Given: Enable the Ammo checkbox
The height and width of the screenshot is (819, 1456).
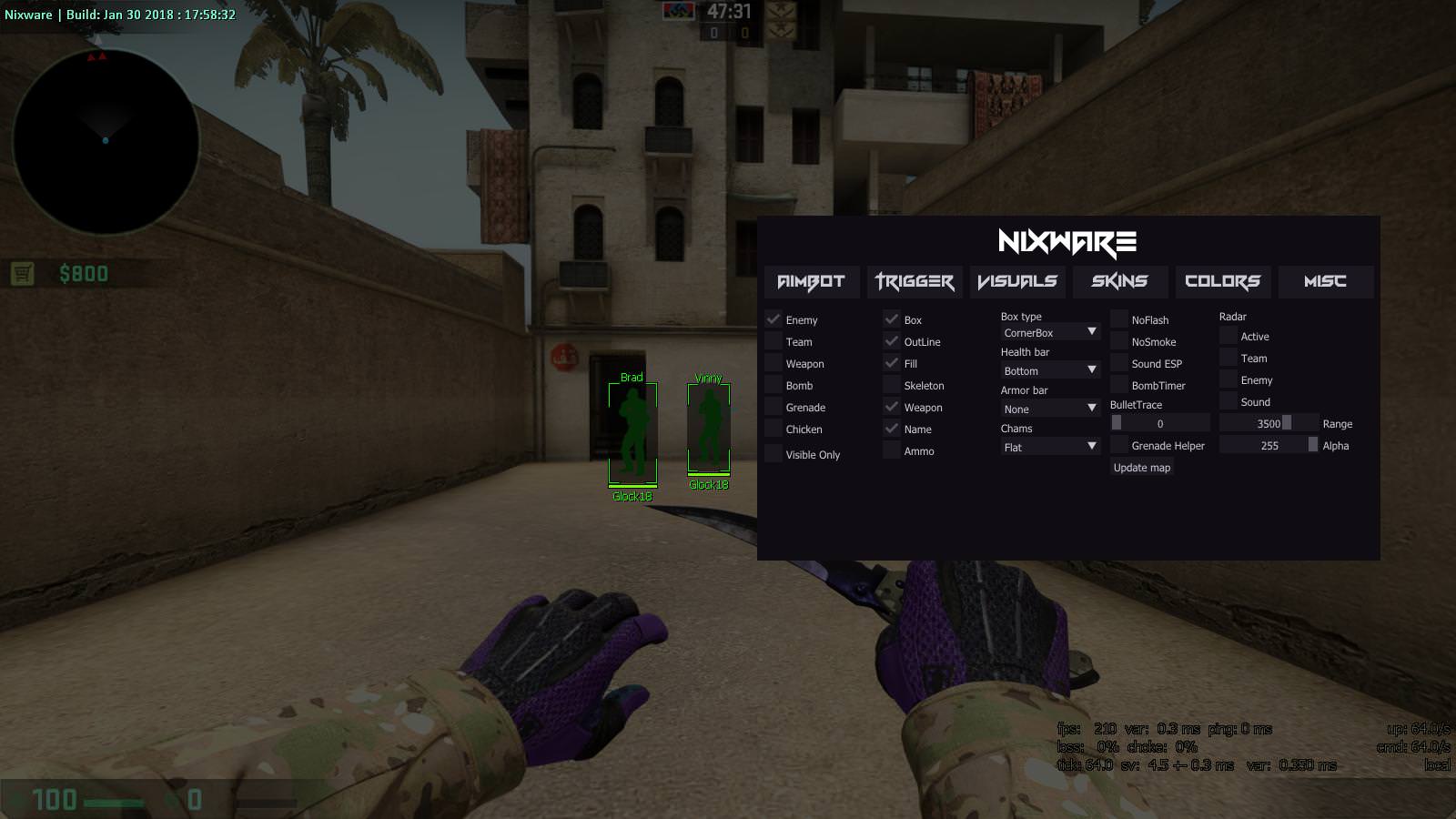Looking at the screenshot, I should [892, 451].
